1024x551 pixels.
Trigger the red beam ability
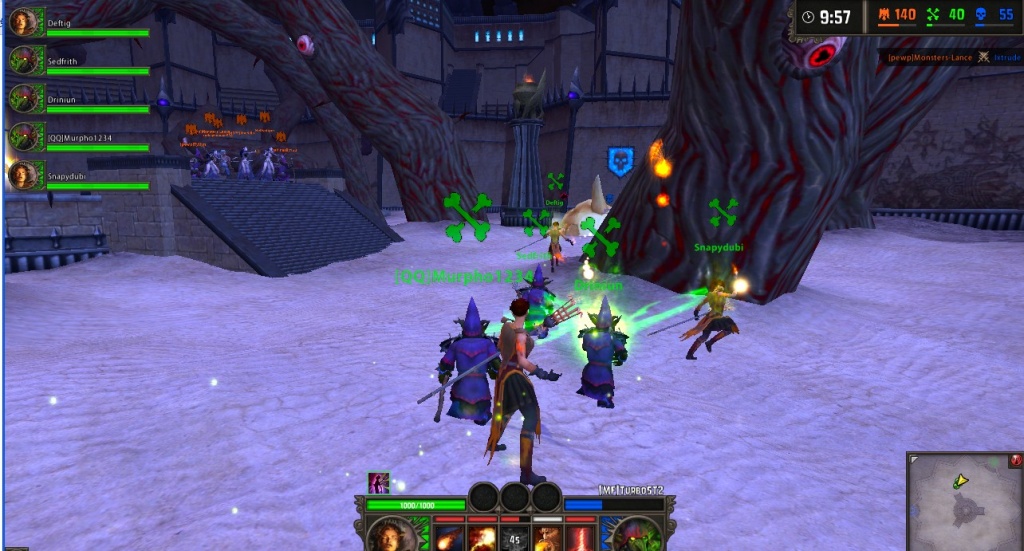coord(580,538)
